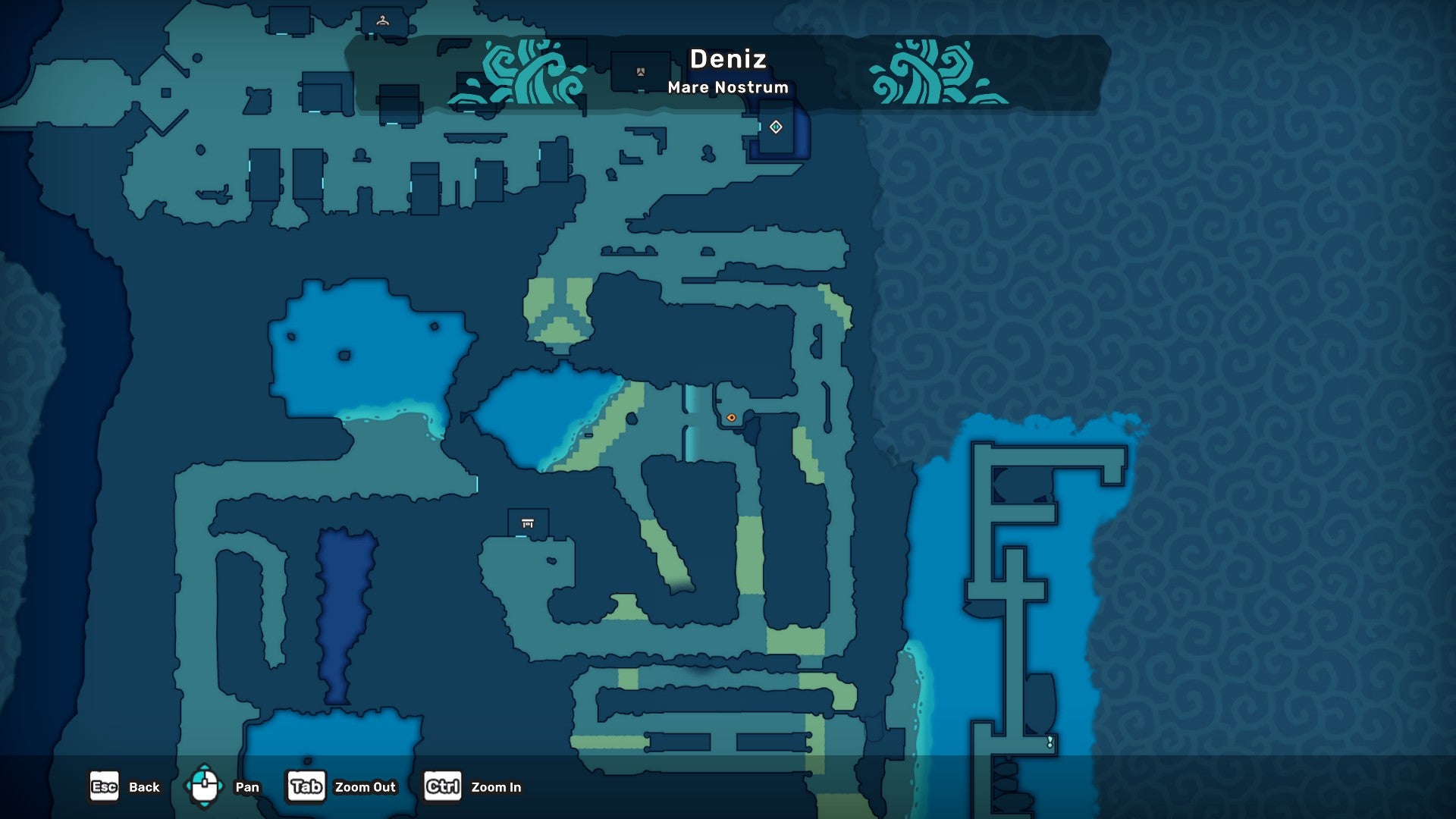1456x819 pixels.
Task: Click the Ctrl key icon for zooming in
Action: (442, 786)
